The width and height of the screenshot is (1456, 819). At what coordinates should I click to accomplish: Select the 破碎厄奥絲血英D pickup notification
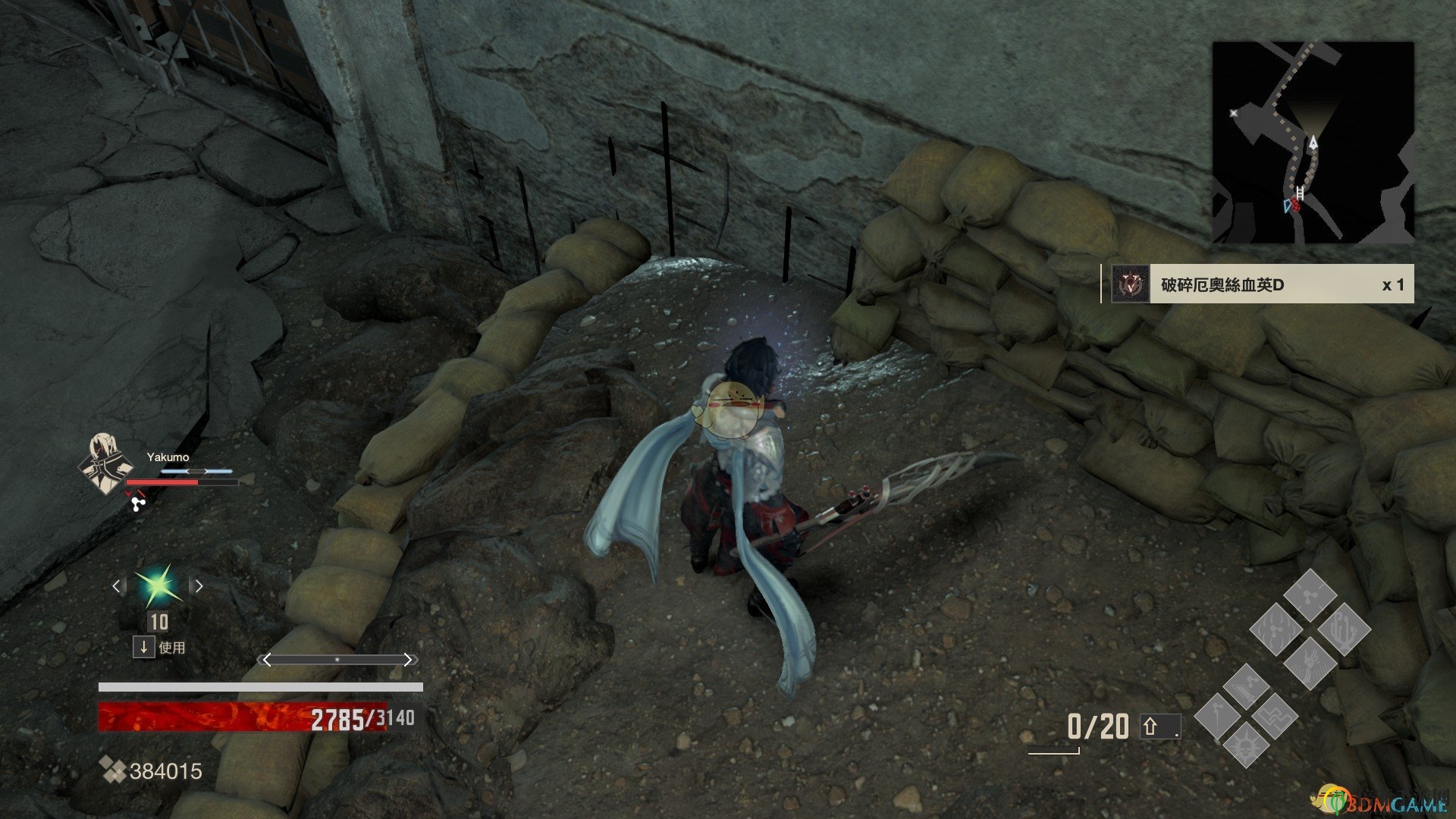click(1258, 284)
